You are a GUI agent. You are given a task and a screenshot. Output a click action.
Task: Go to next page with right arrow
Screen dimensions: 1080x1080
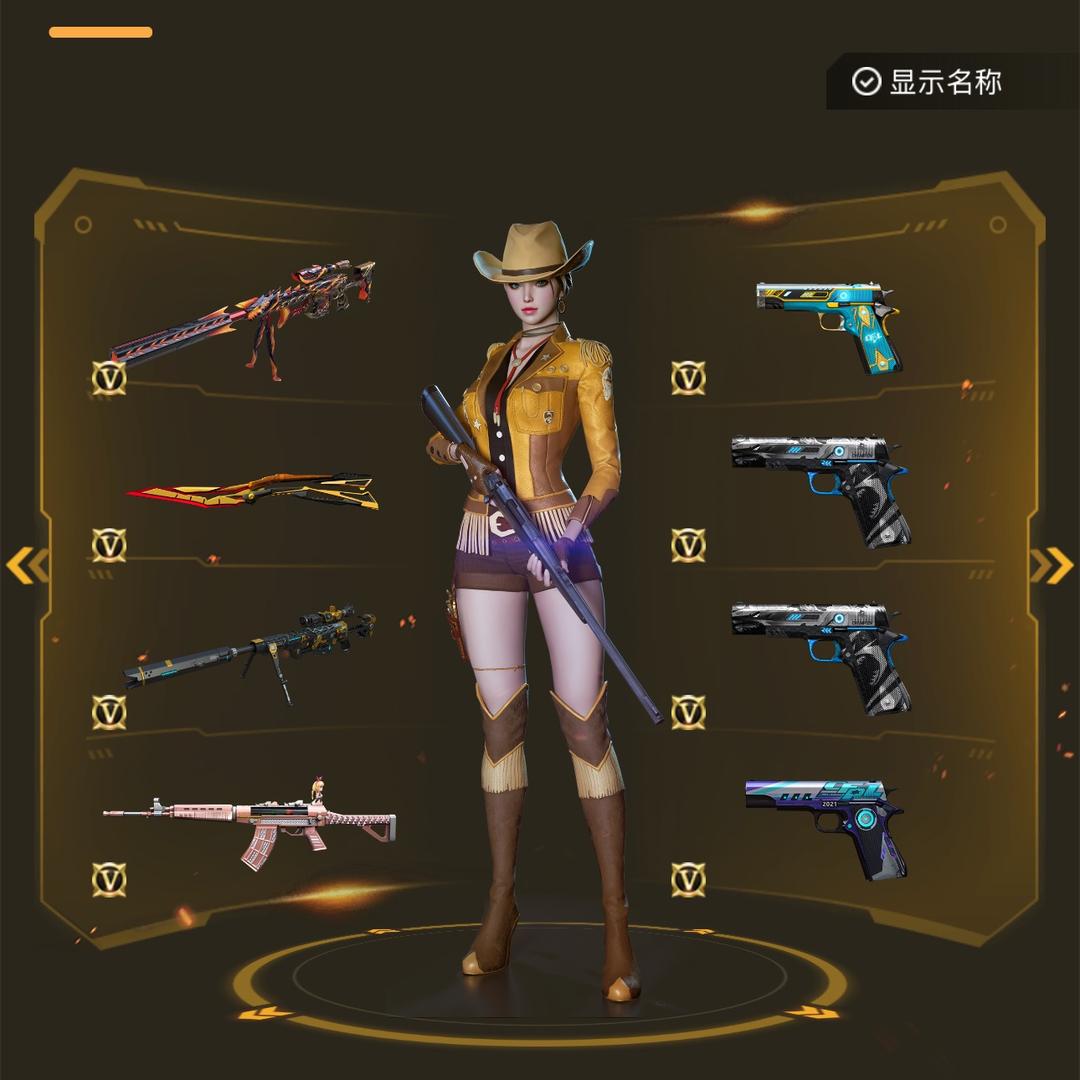[1051, 566]
